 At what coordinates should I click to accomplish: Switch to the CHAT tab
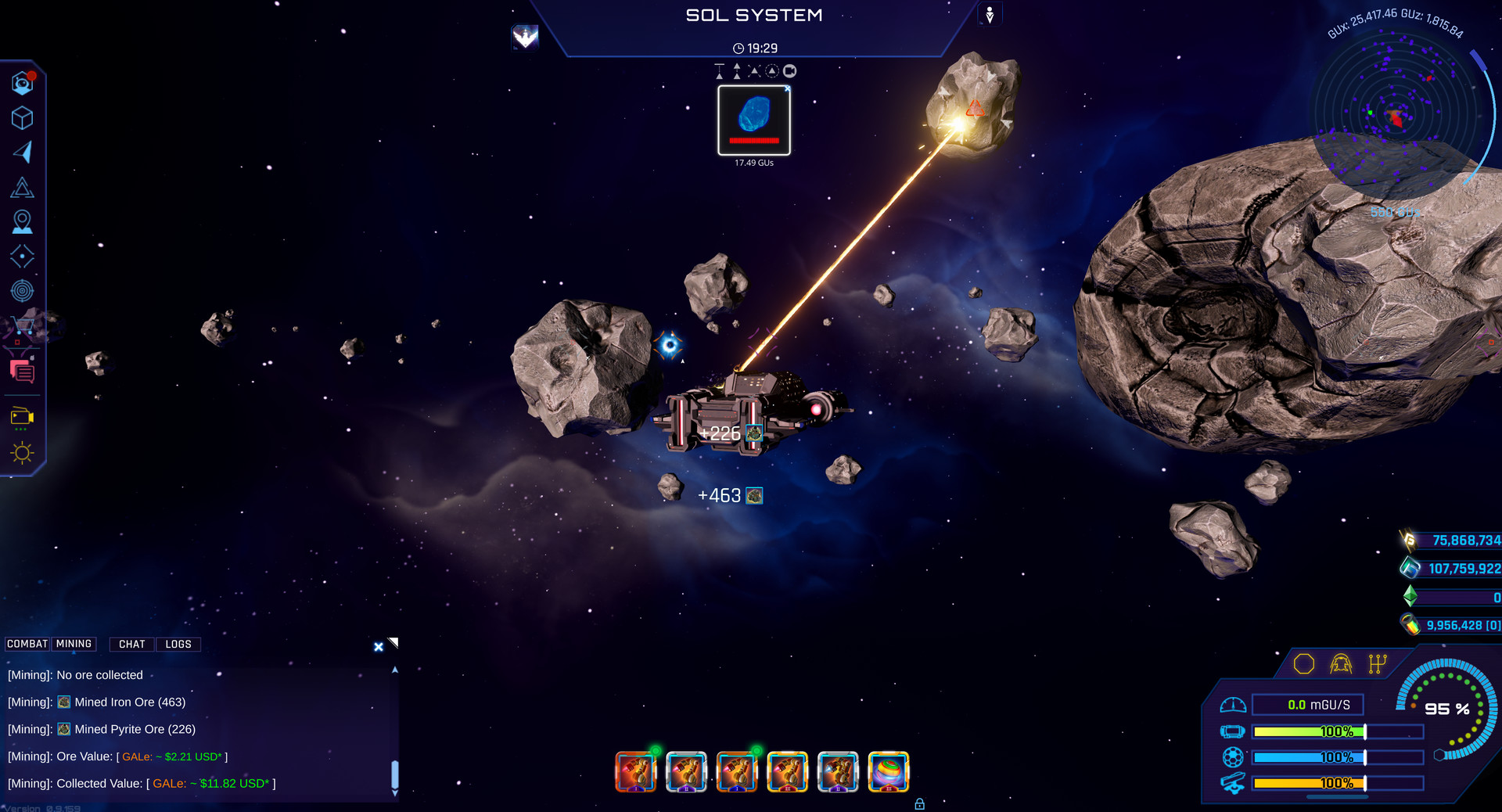(x=132, y=645)
